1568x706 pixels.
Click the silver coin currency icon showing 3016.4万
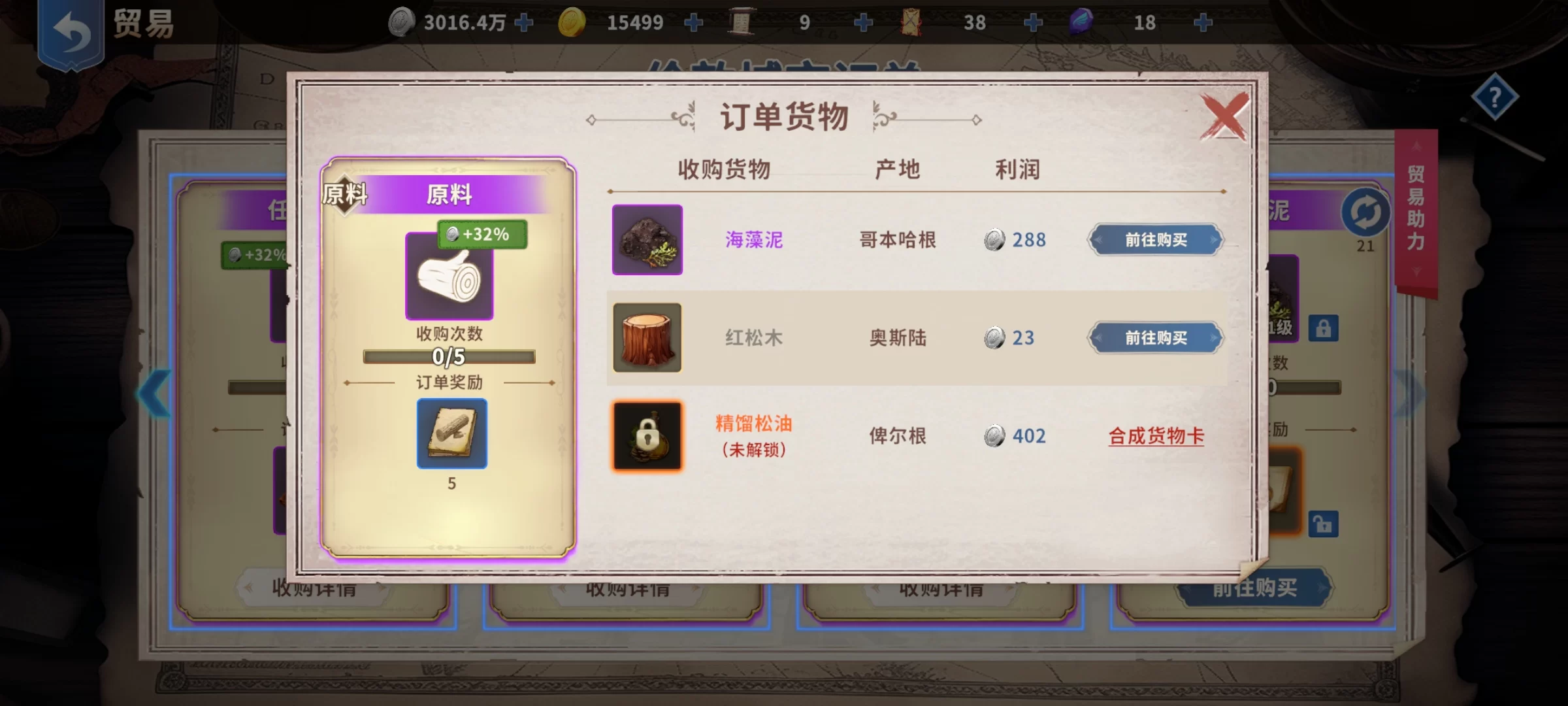402,22
